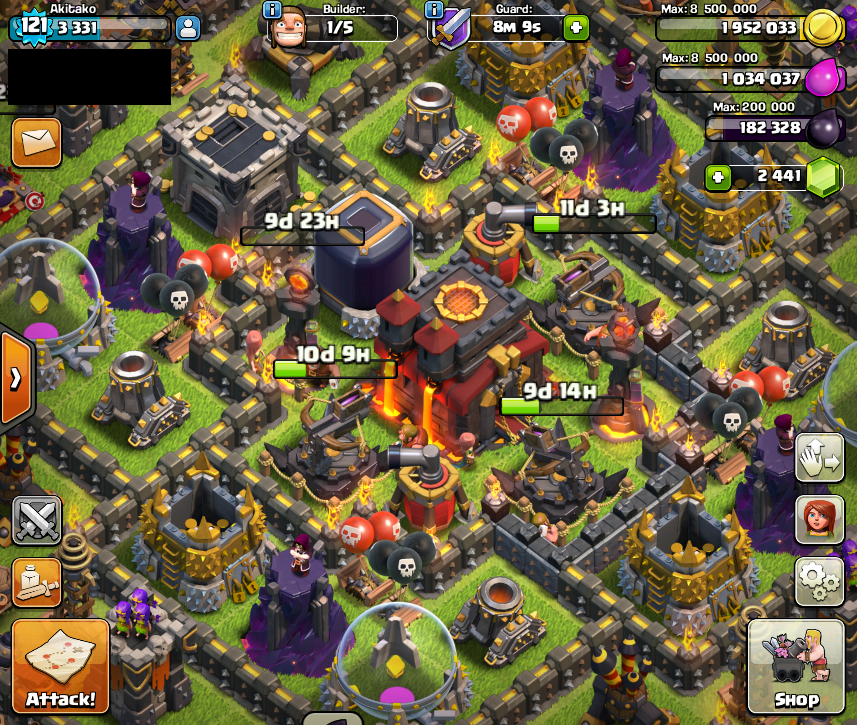857x725 pixels.
Task: Show the Guard shield info
Action: (x=434, y=10)
